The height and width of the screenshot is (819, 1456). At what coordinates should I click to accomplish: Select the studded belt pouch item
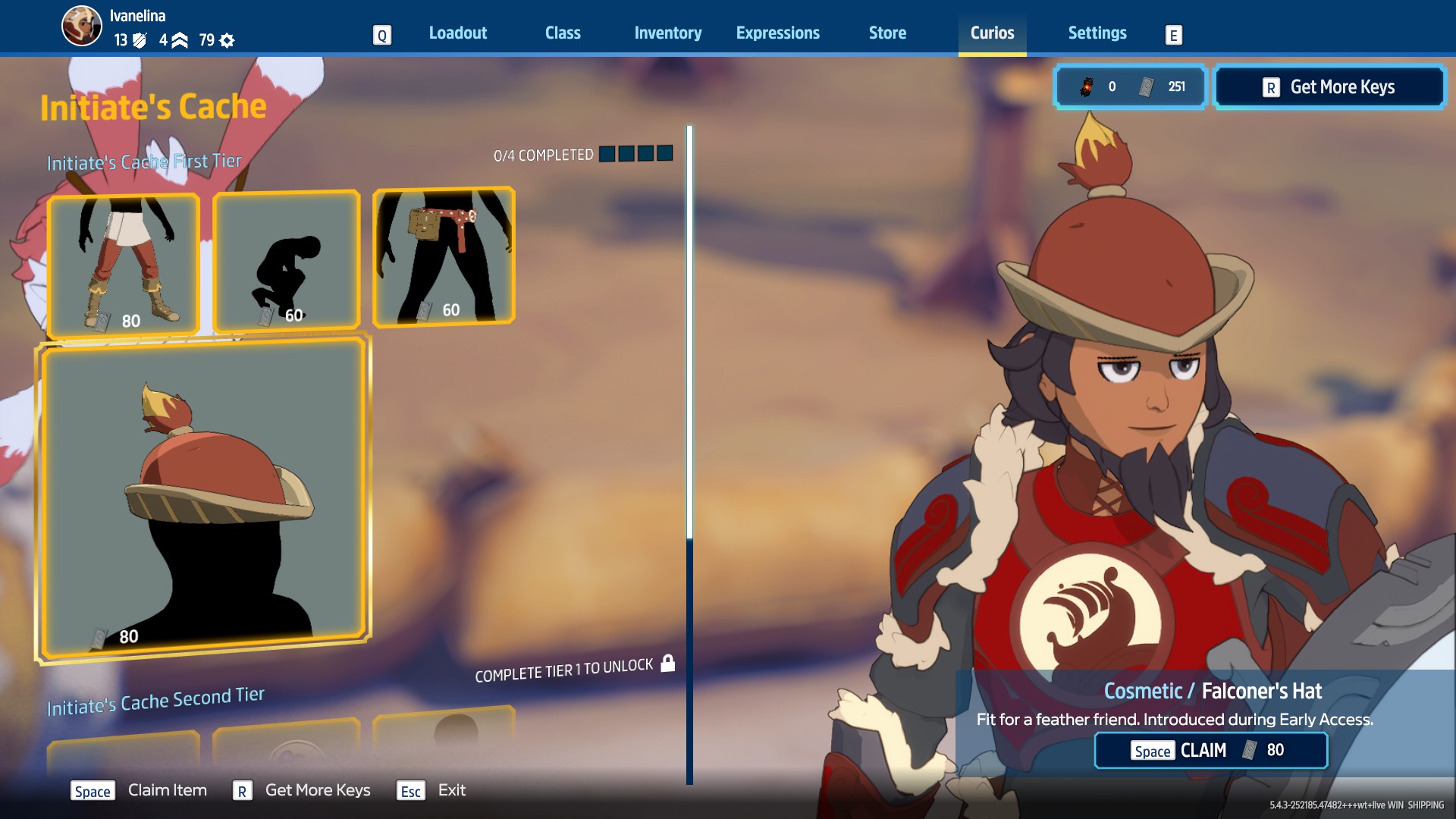click(x=444, y=256)
